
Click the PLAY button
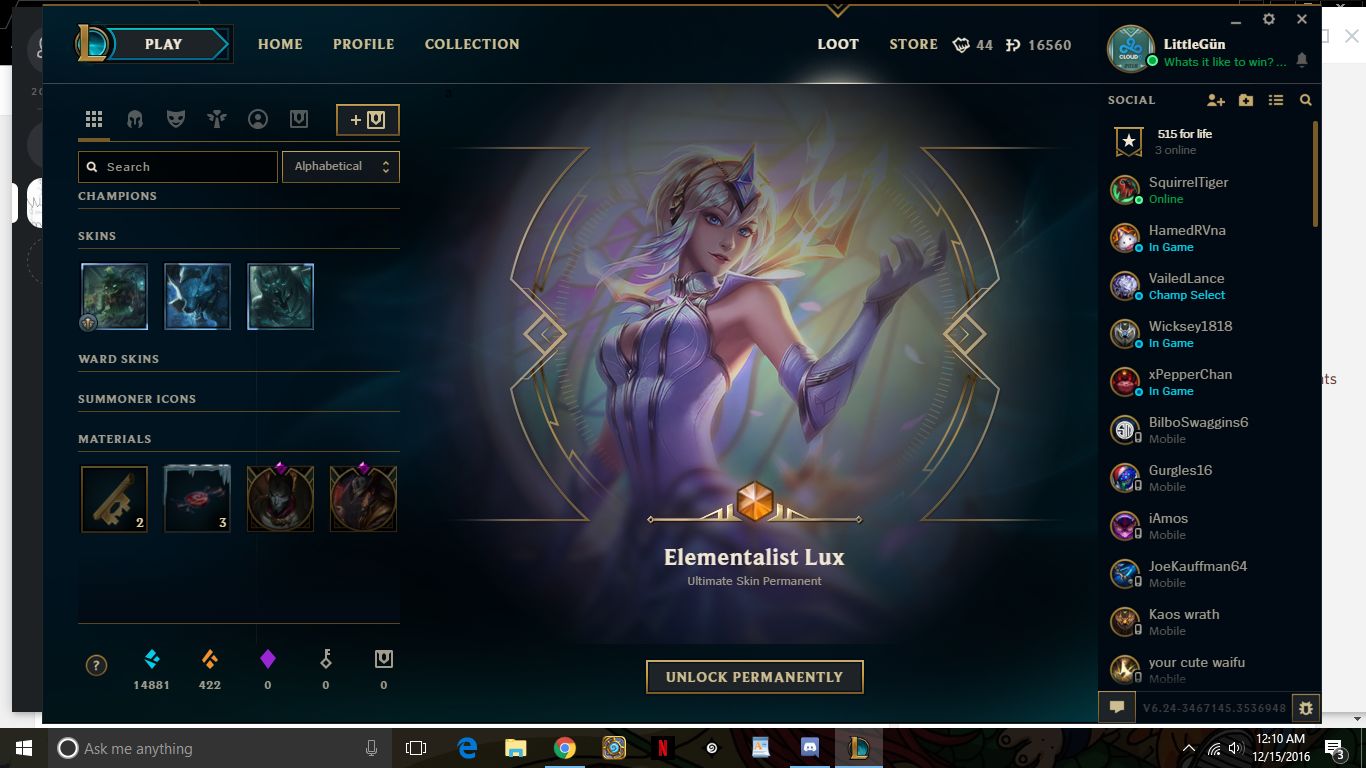click(163, 43)
